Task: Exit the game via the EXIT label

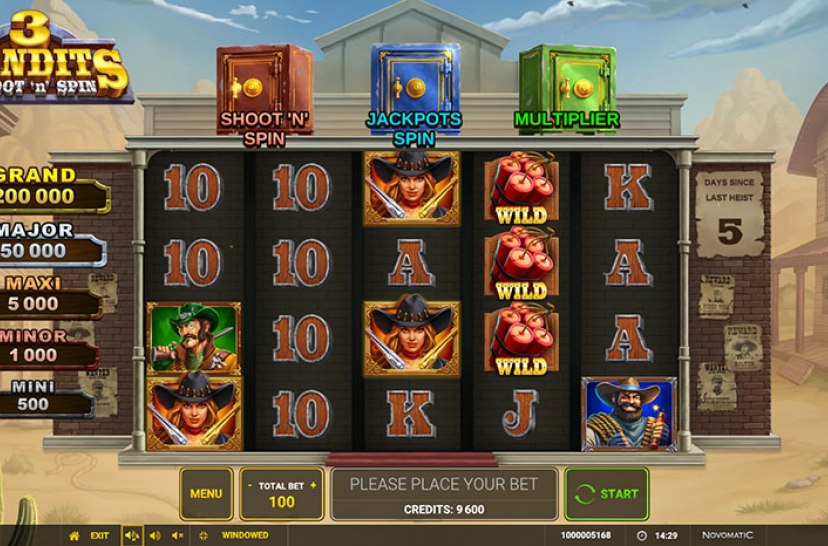Action: click(100, 536)
